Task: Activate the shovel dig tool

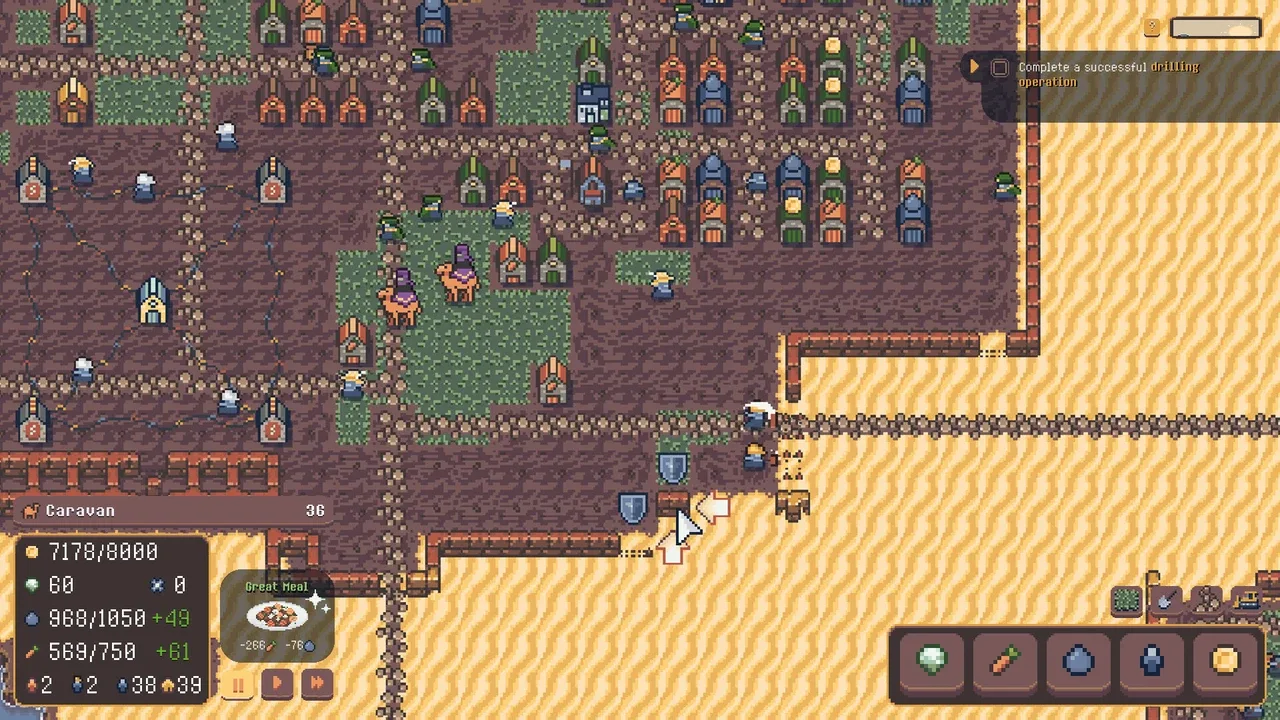Action: pos(1166,601)
